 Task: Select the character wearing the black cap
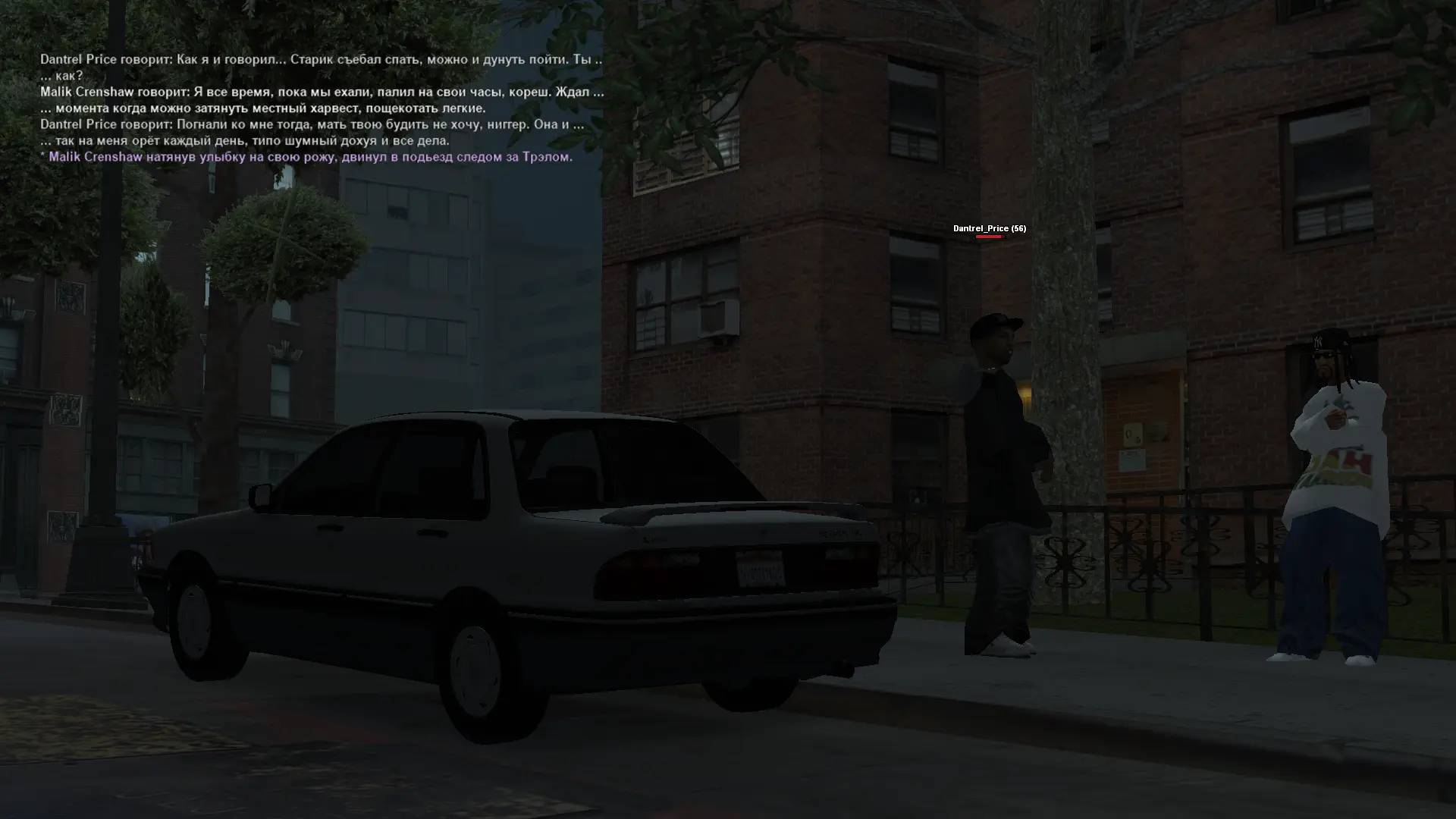pyautogui.click(x=1001, y=455)
